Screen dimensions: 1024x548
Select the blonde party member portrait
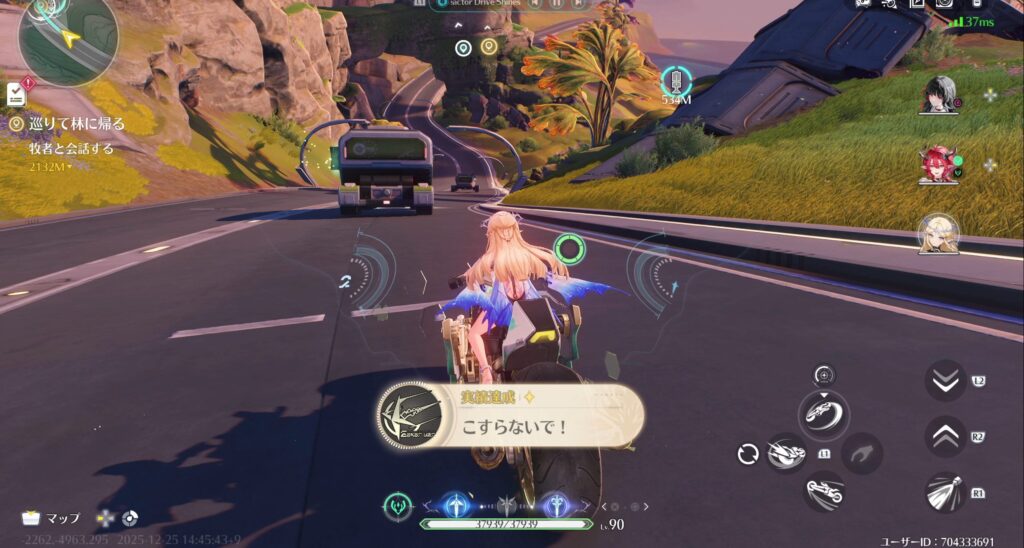(x=940, y=233)
